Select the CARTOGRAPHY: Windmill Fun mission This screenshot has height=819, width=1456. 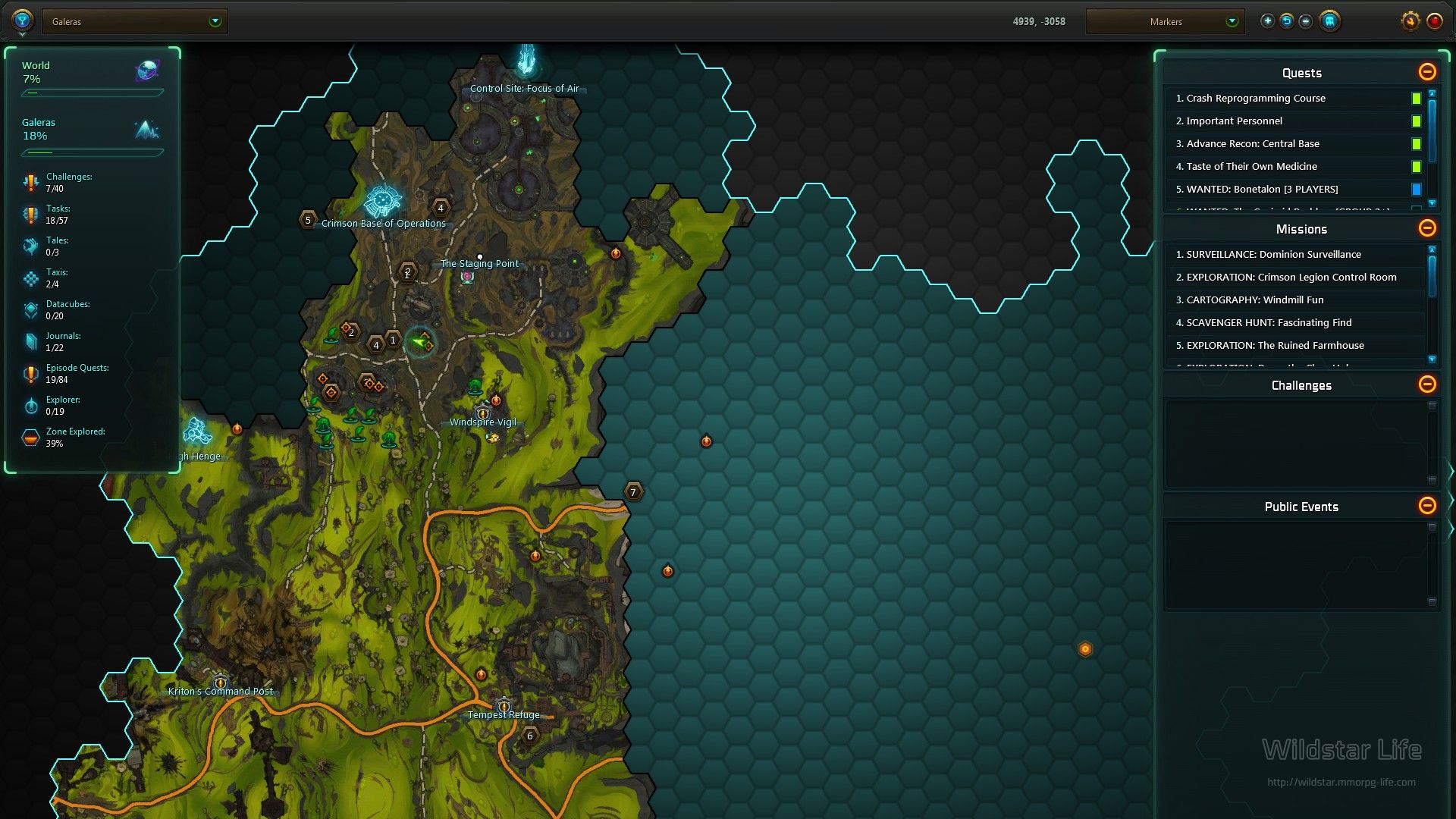pos(1255,300)
